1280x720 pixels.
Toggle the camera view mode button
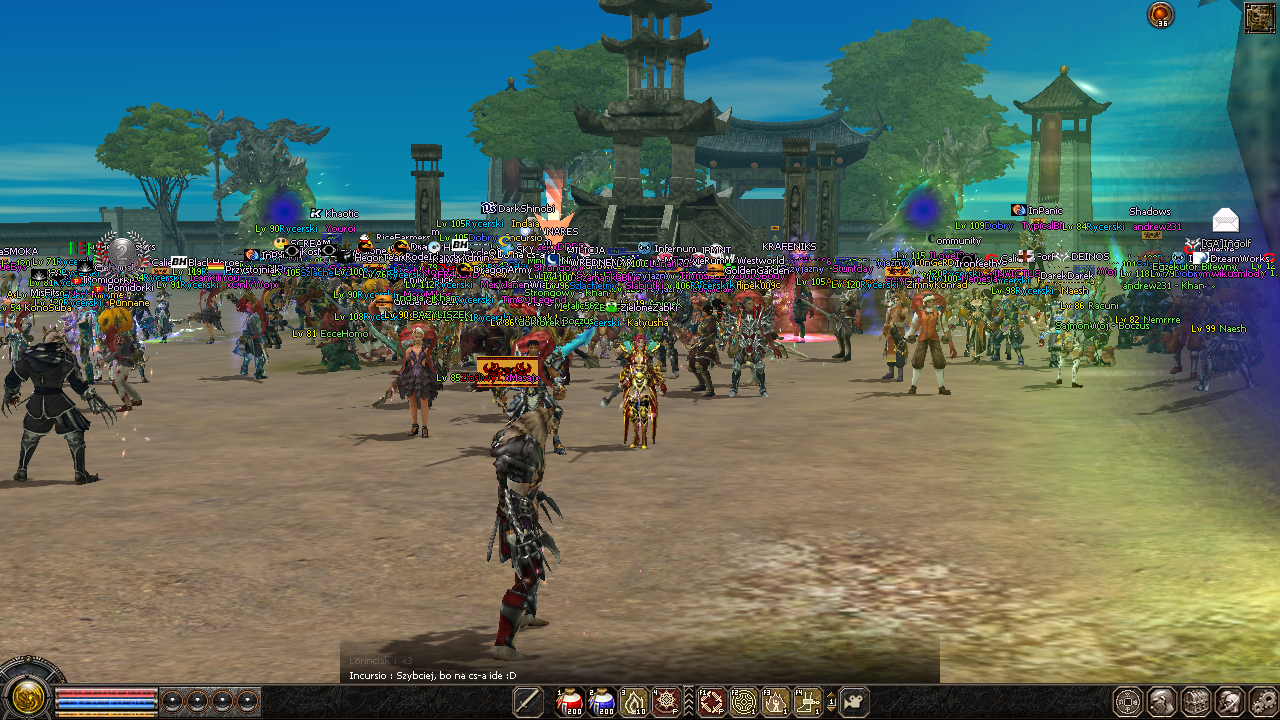pos(853,702)
